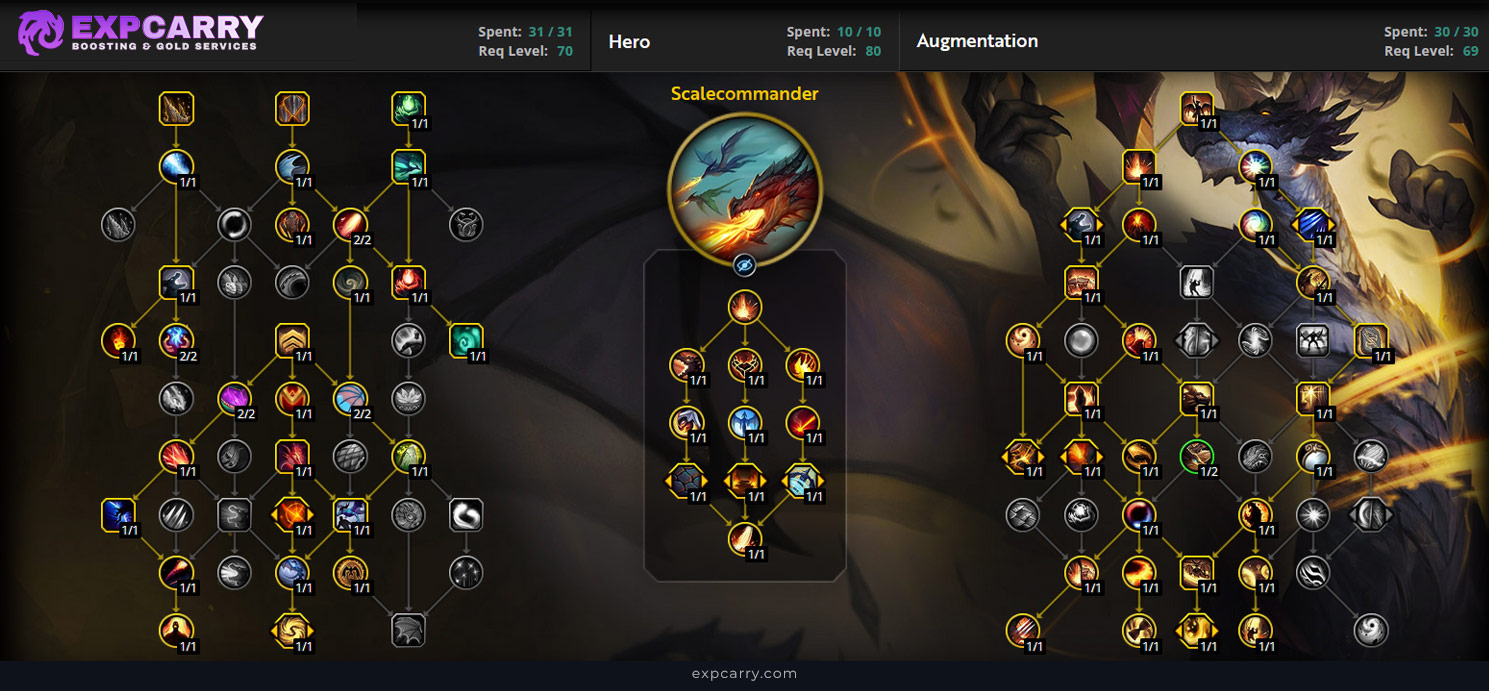Click the teal spiral square talent

(467, 341)
